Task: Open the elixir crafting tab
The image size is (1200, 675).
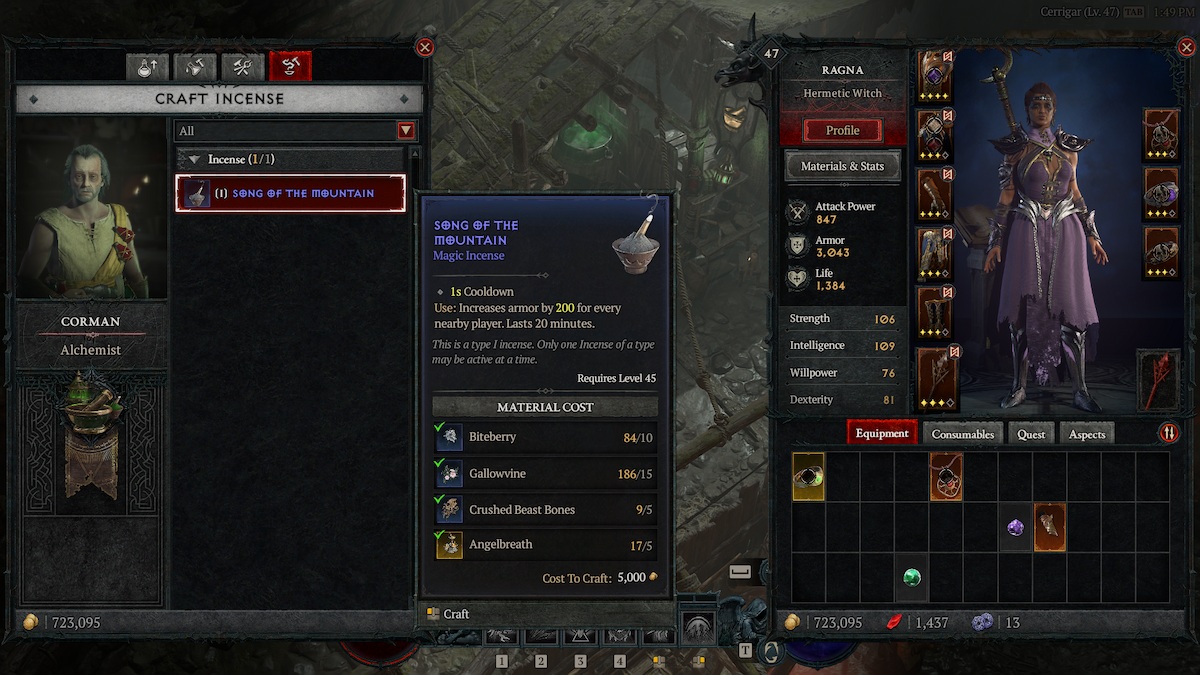Action: click(x=195, y=67)
